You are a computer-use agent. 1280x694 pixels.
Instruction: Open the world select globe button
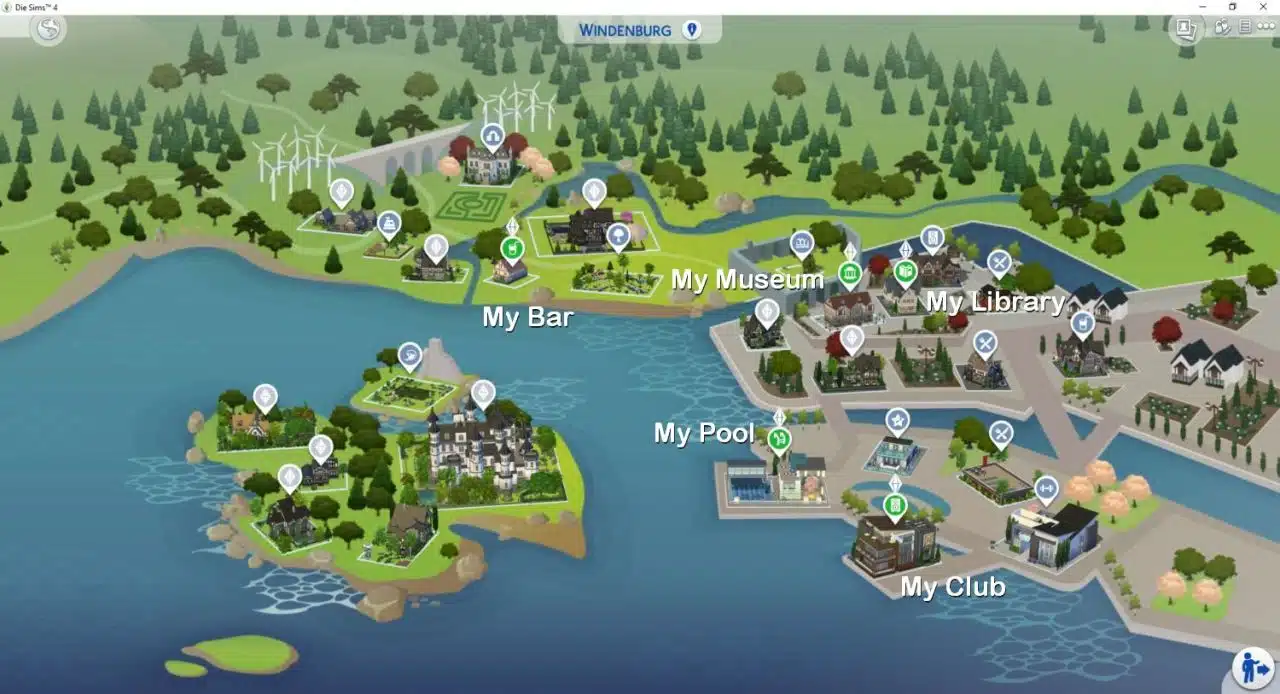point(46,29)
